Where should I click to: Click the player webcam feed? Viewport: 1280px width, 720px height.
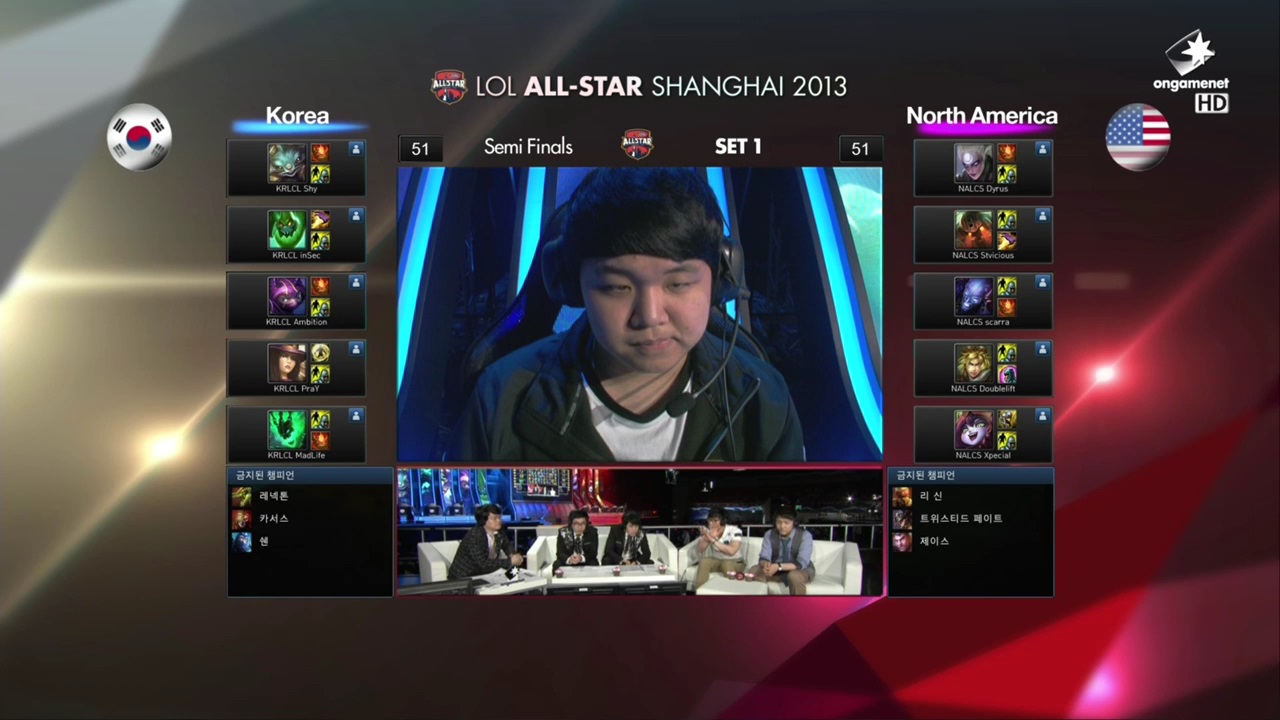640,314
